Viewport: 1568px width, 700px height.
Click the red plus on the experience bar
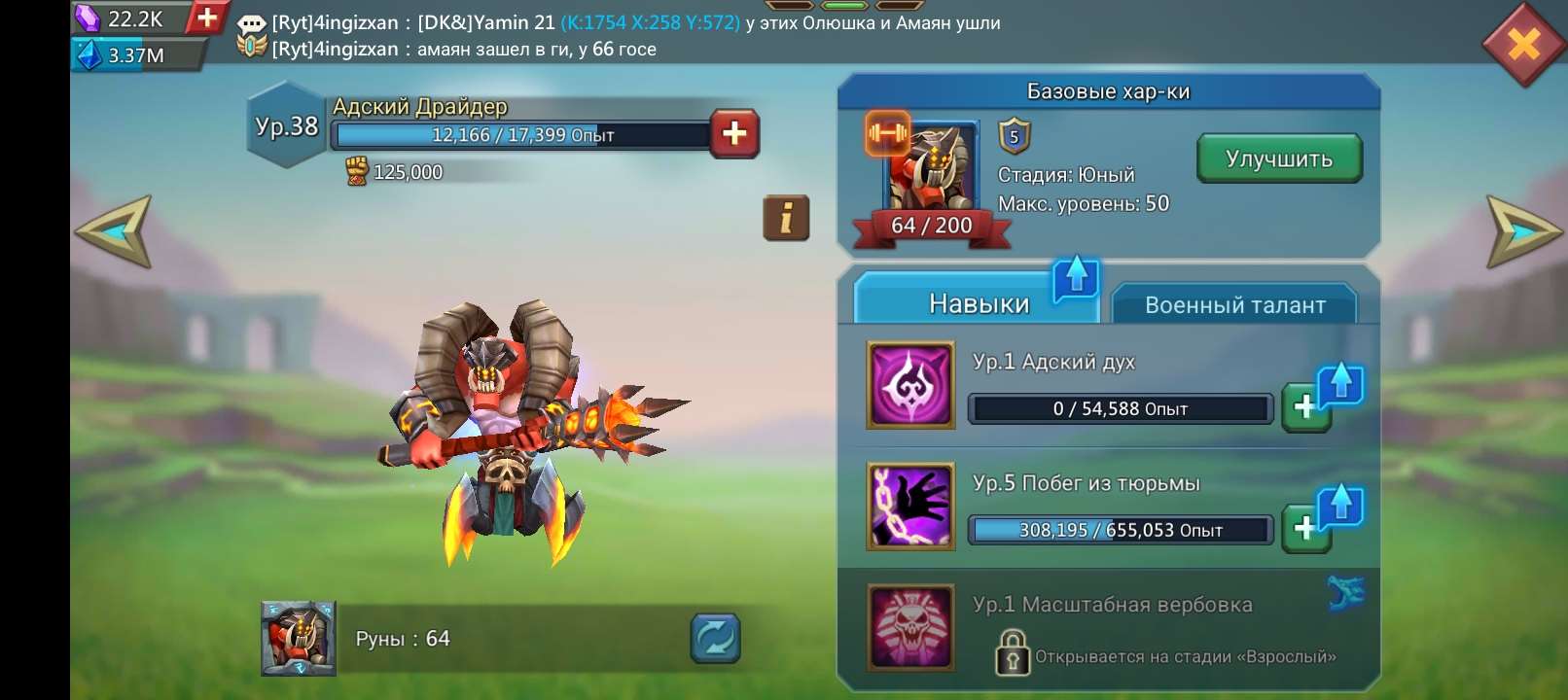(x=734, y=135)
